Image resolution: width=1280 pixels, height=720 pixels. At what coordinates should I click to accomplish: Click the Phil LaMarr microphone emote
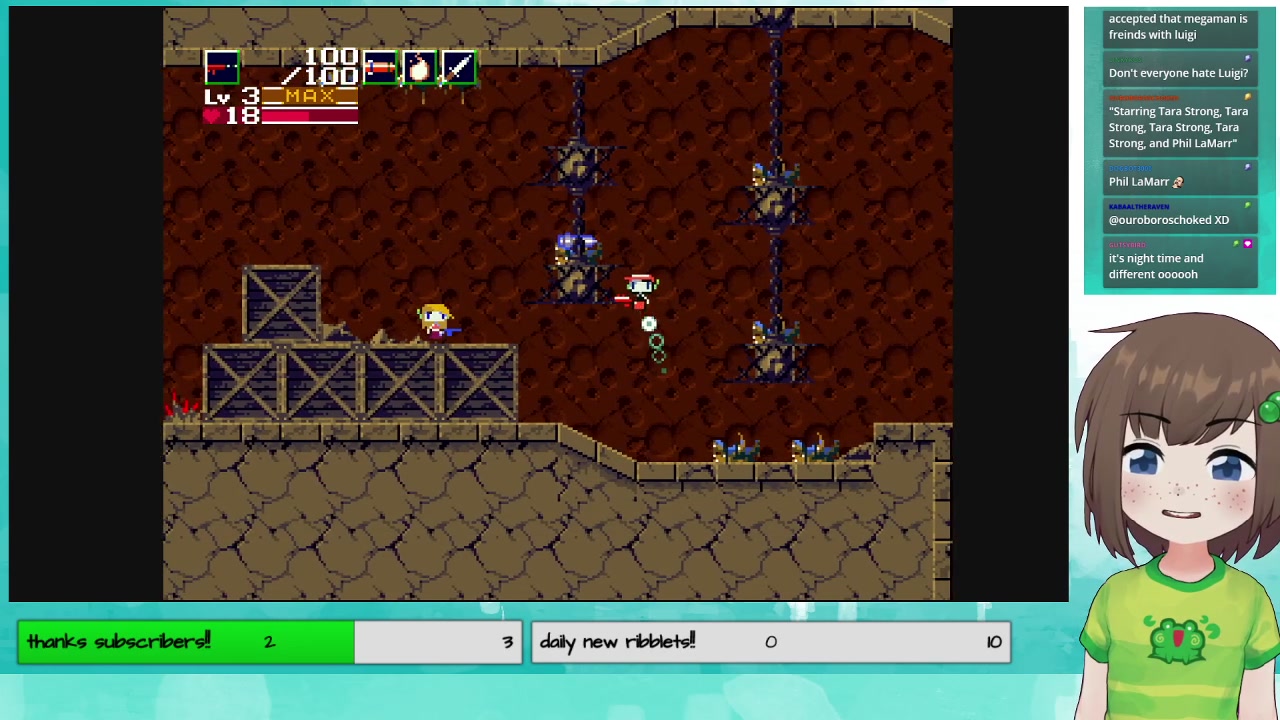tap(1177, 181)
